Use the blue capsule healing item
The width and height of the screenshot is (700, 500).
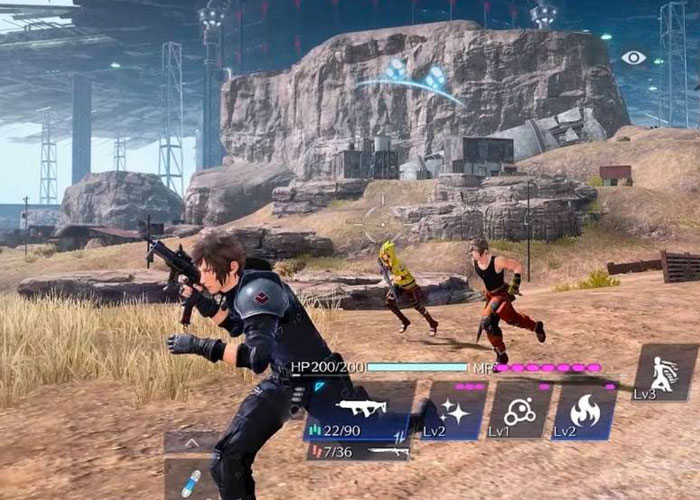[190, 481]
